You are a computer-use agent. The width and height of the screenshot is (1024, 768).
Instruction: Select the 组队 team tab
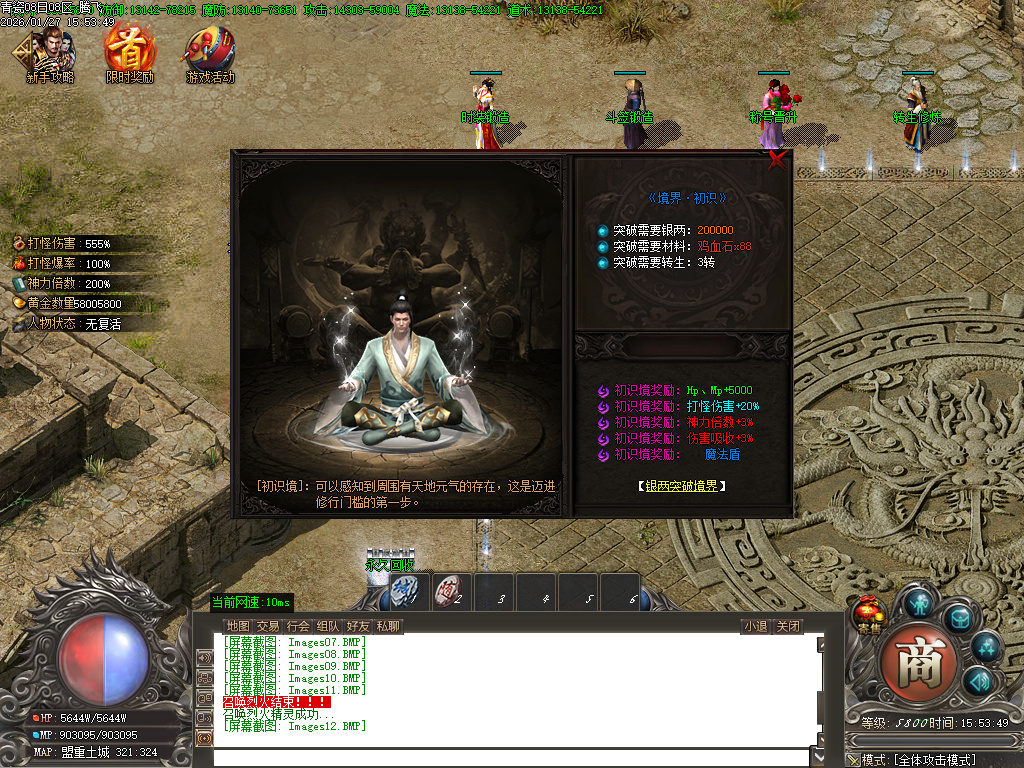328,627
